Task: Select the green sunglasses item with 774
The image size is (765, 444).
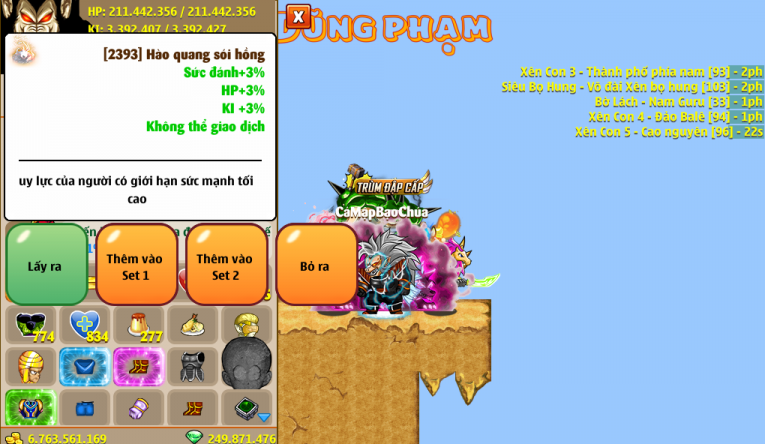Action: coord(31,325)
